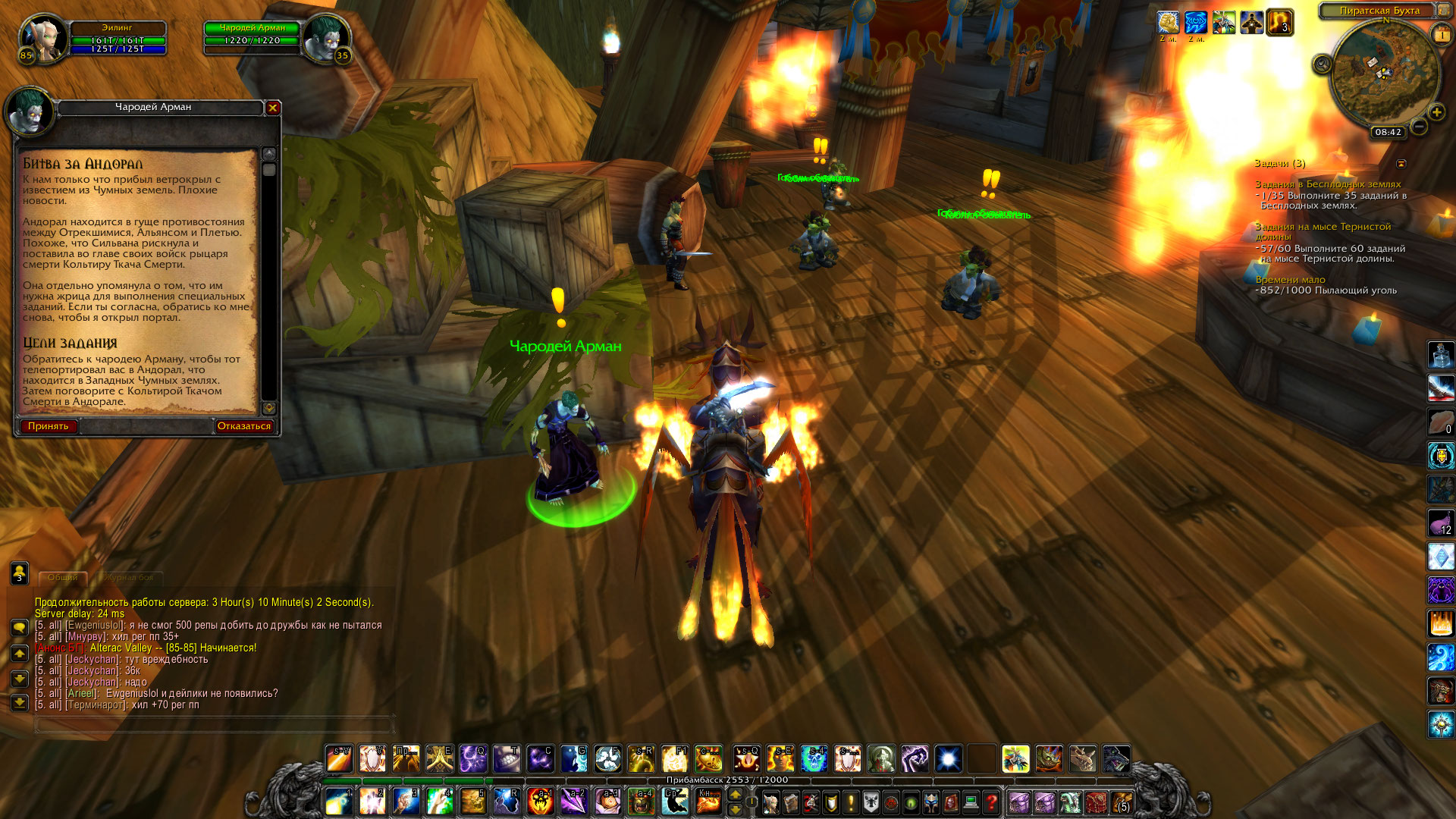Collapse the Задачи objectives tracker

tap(1401, 164)
